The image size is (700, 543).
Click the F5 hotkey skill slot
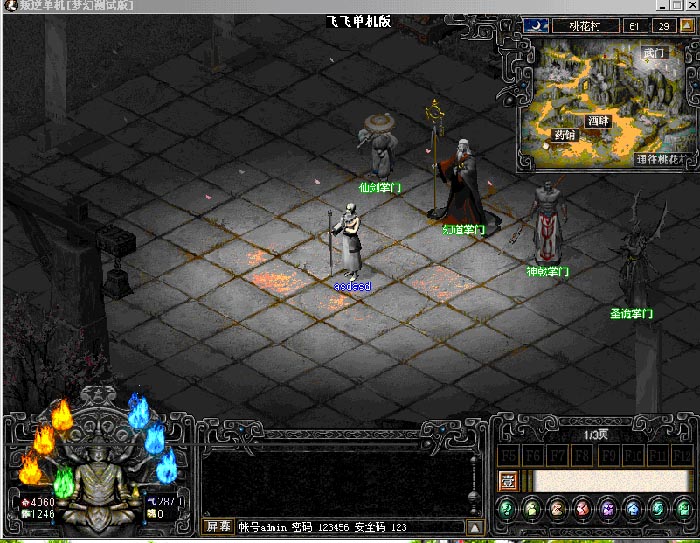509,456
